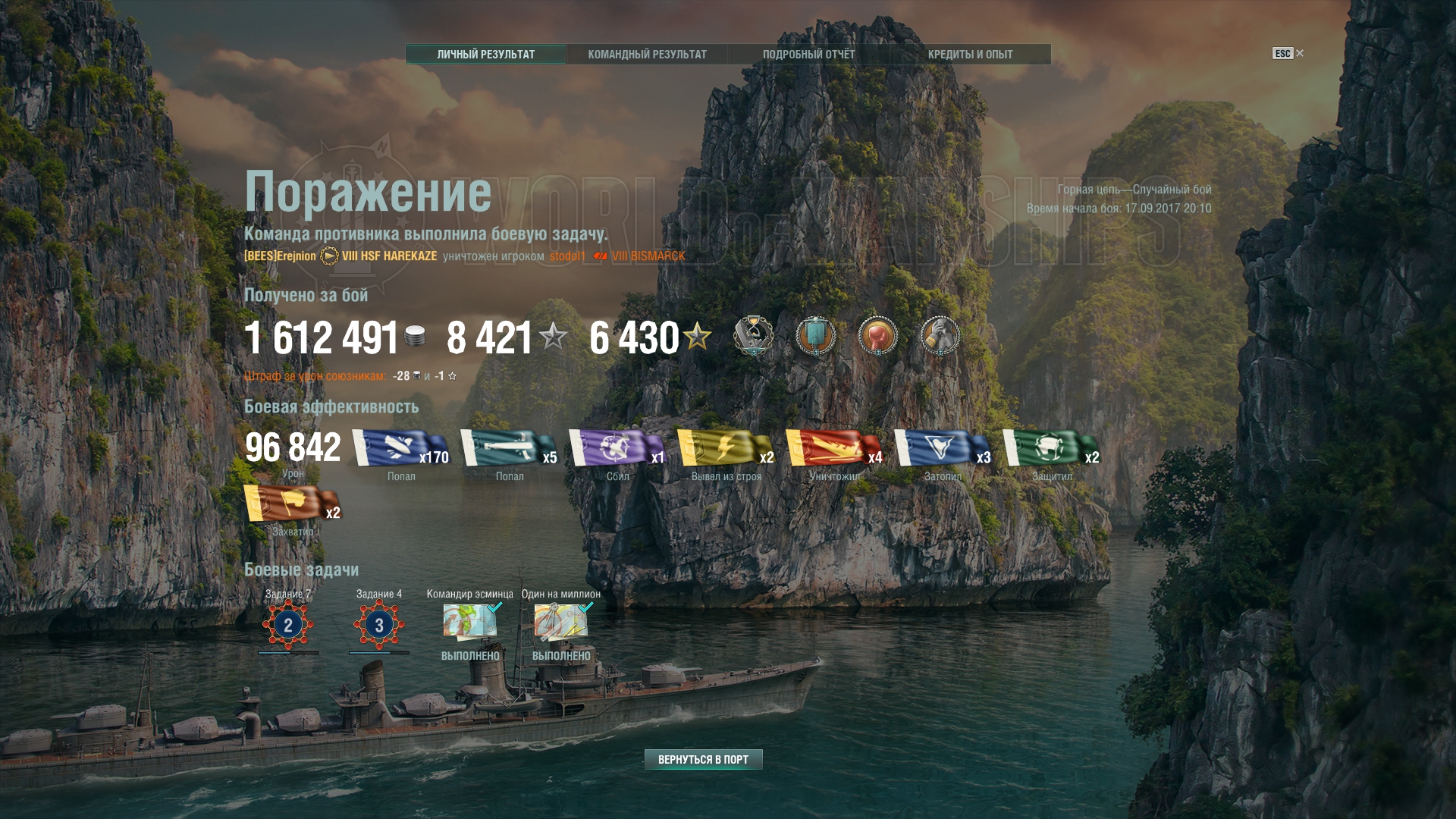Click the Уничтожил x4 red ribbon
Viewport: 1456px width, 819px height.
tap(833, 448)
